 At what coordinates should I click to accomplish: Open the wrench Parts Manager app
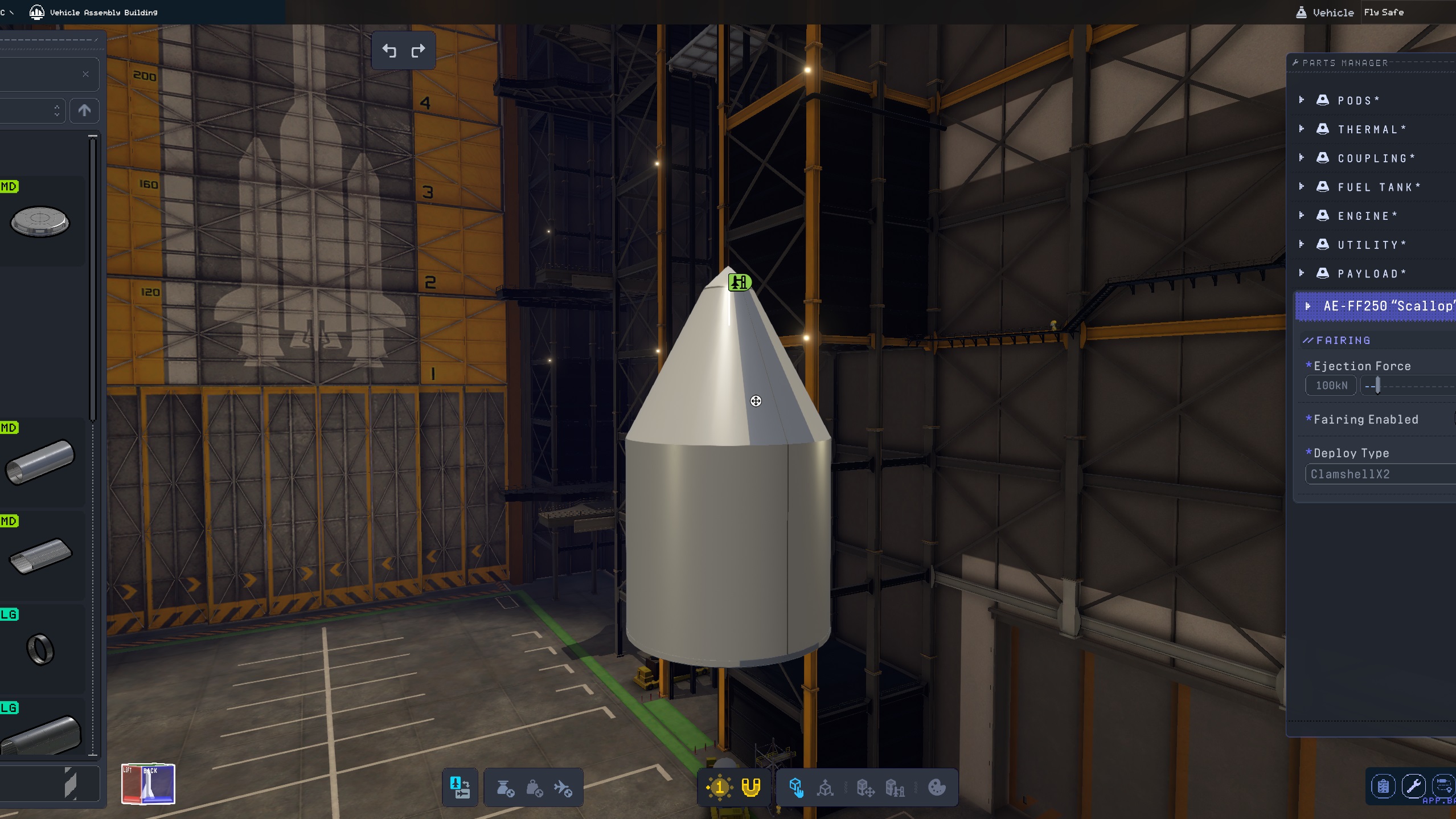pos(1413,787)
